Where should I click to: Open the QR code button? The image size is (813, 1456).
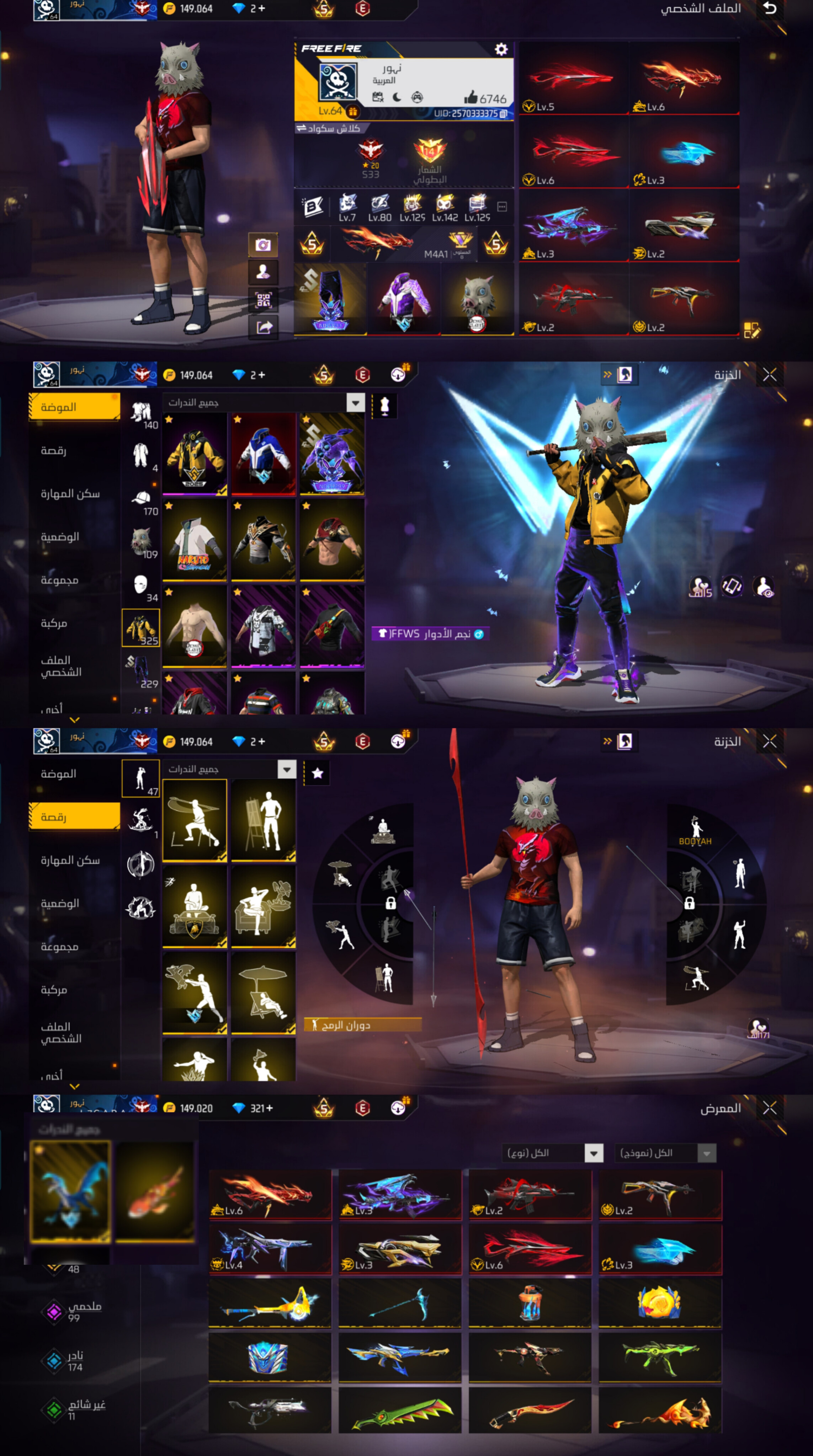pyautogui.click(x=263, y=300)
